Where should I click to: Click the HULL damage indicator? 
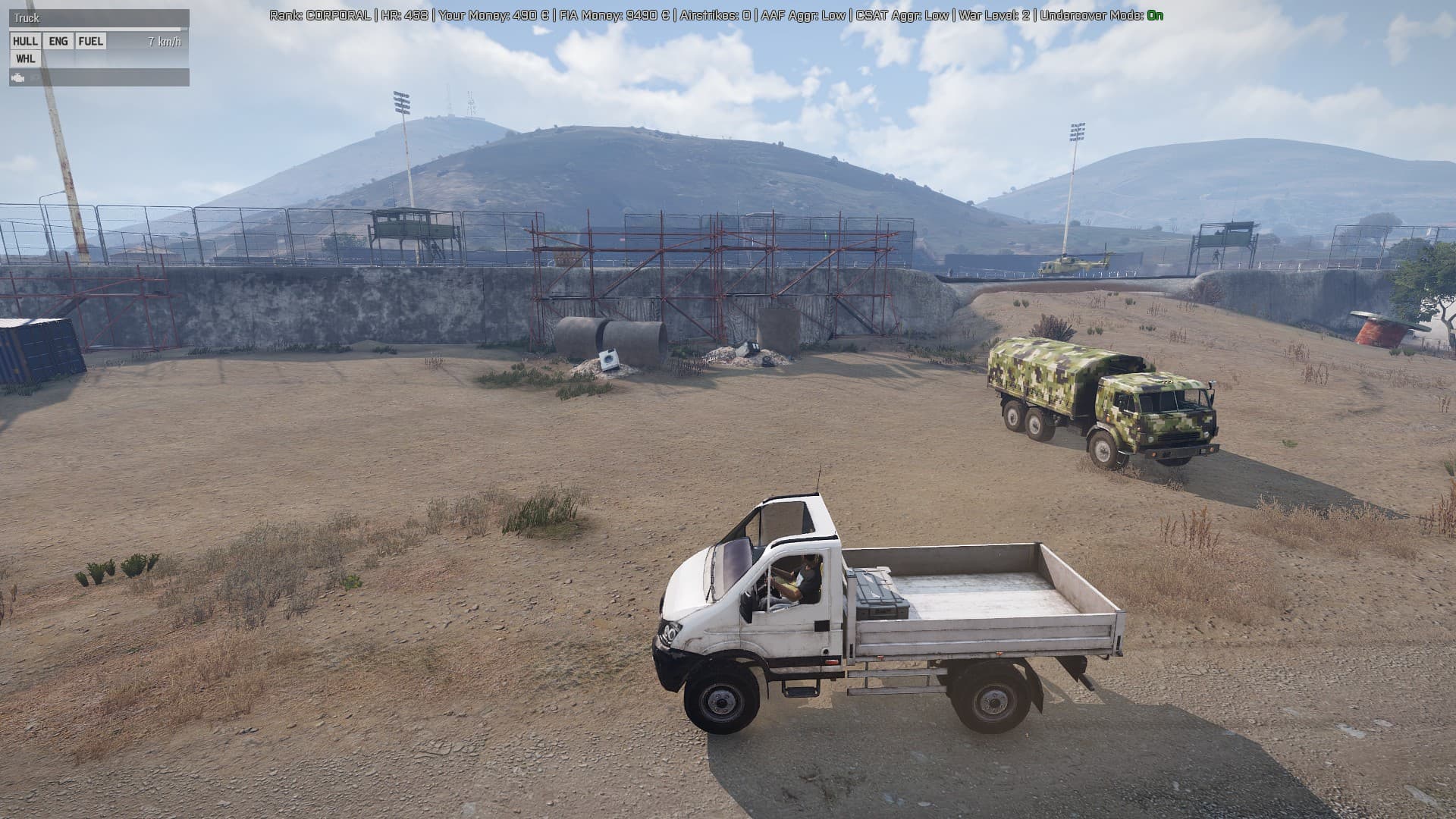26,41
